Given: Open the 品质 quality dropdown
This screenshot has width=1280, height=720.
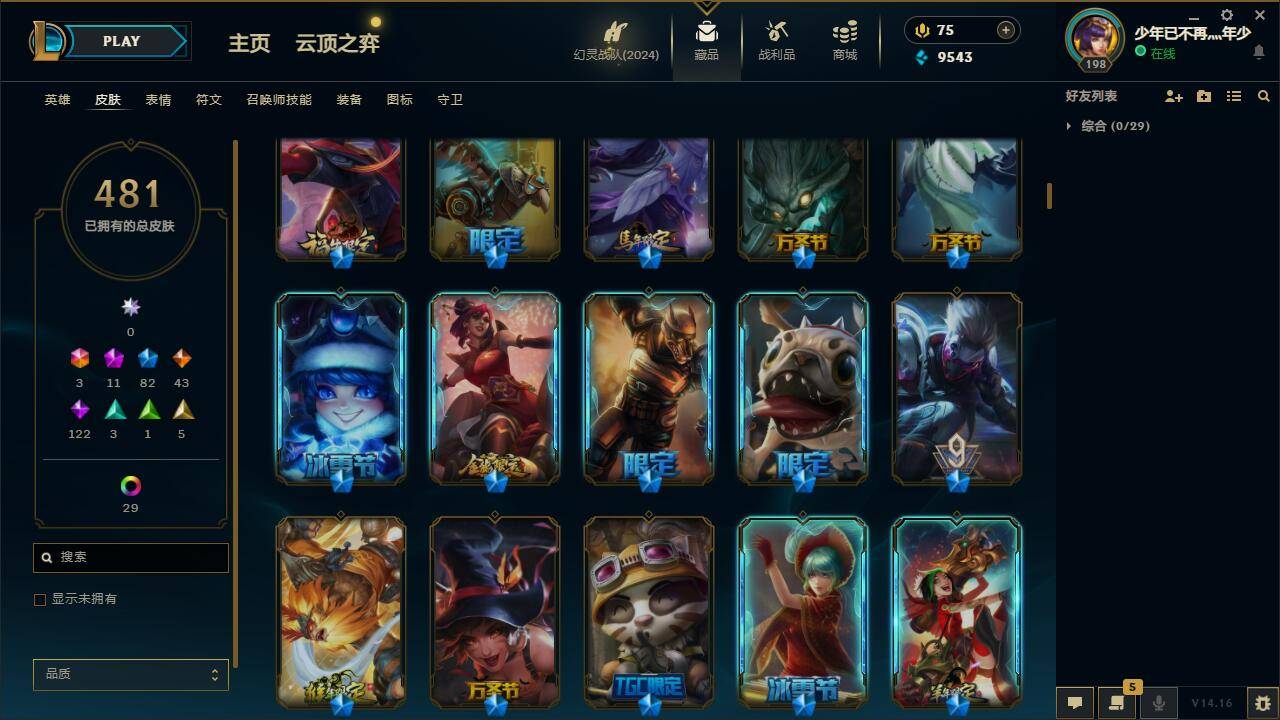Looking at the screenshot, I should [130, 674].
